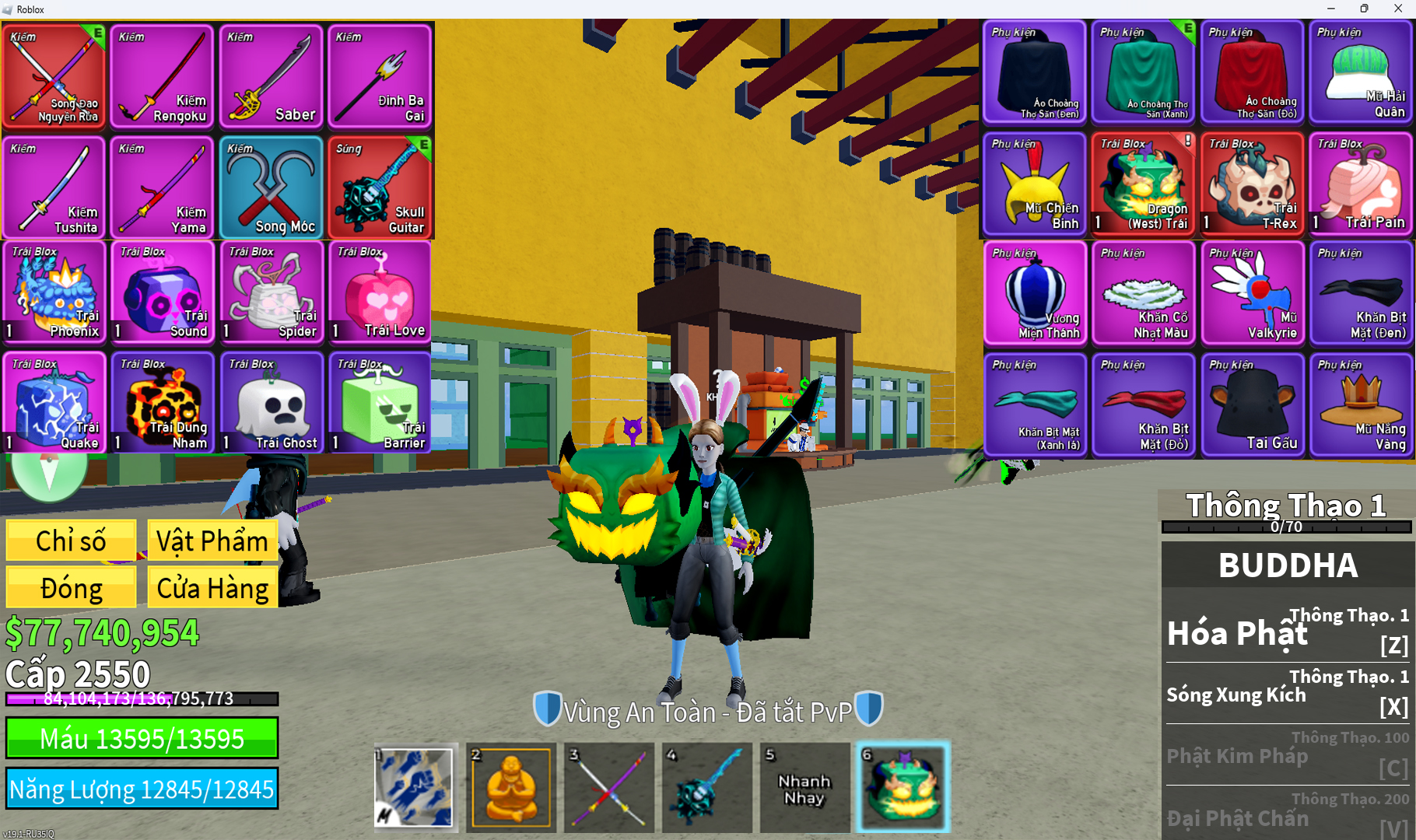This screenshot has width=1416, height=840.
Task: Select the Tai Gấu accessory icon
Action: (x=1252, y=404)
